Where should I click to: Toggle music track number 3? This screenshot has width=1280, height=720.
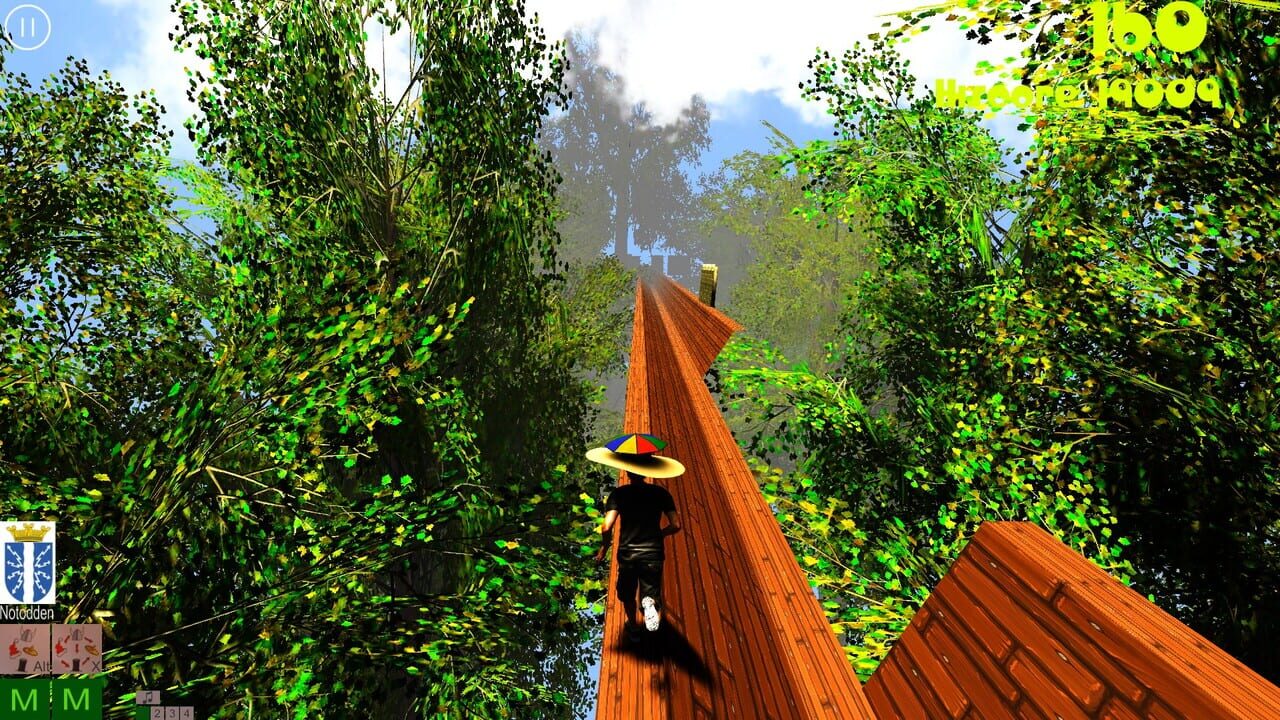tap(170, 713)
